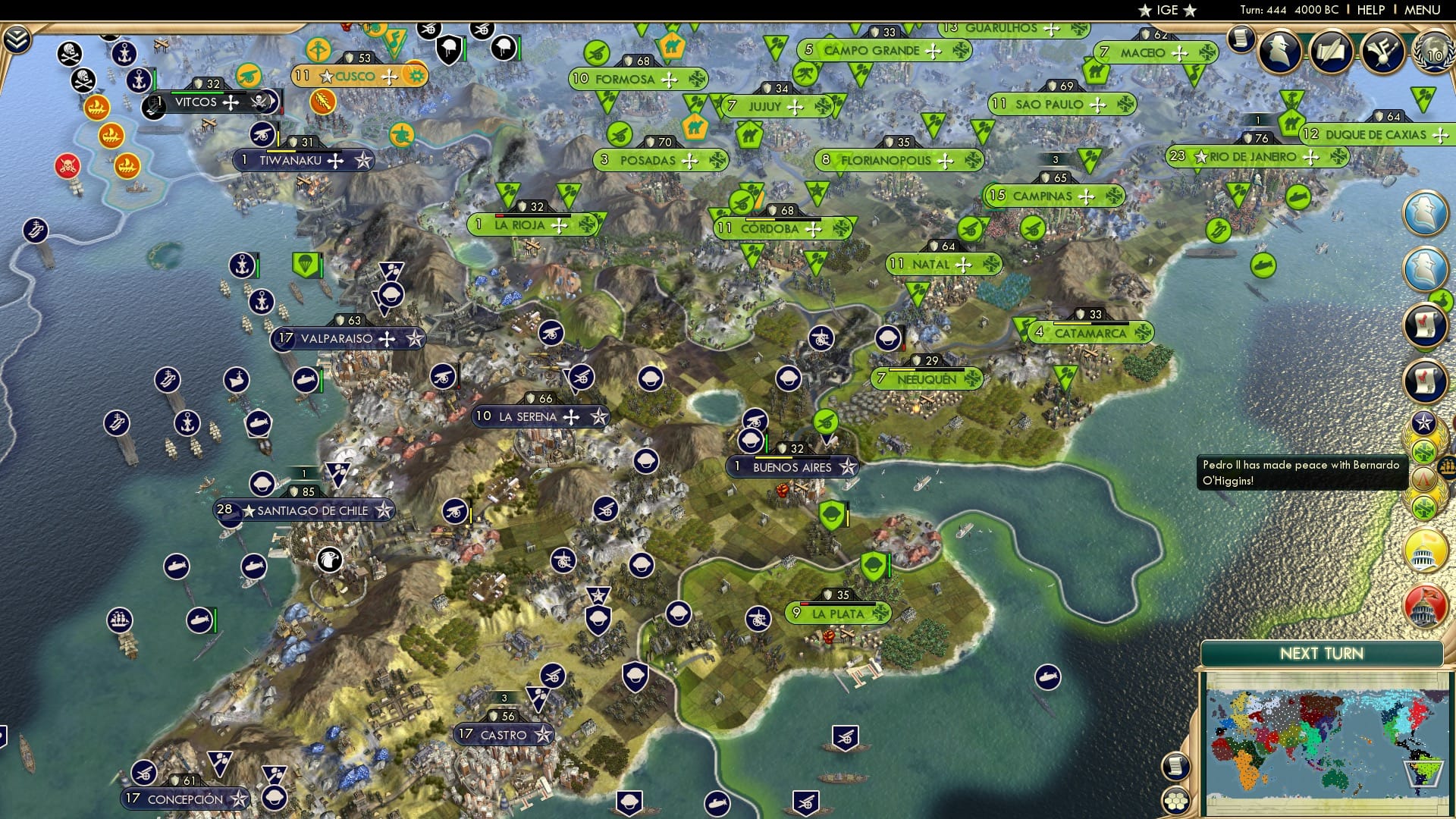Select the submarine unit icon below La Plata
The image size is (1456, 819).
[x=1046, y=678]
